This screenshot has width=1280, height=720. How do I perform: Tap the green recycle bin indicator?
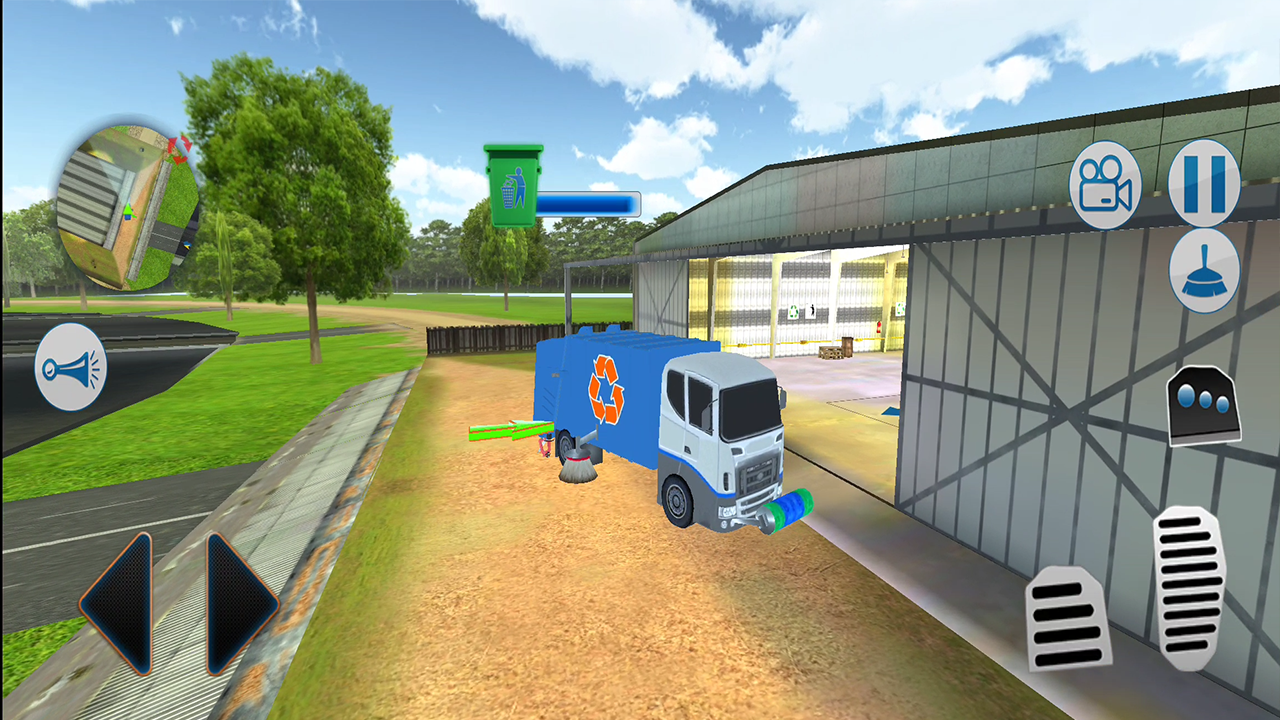pos(516,185)
